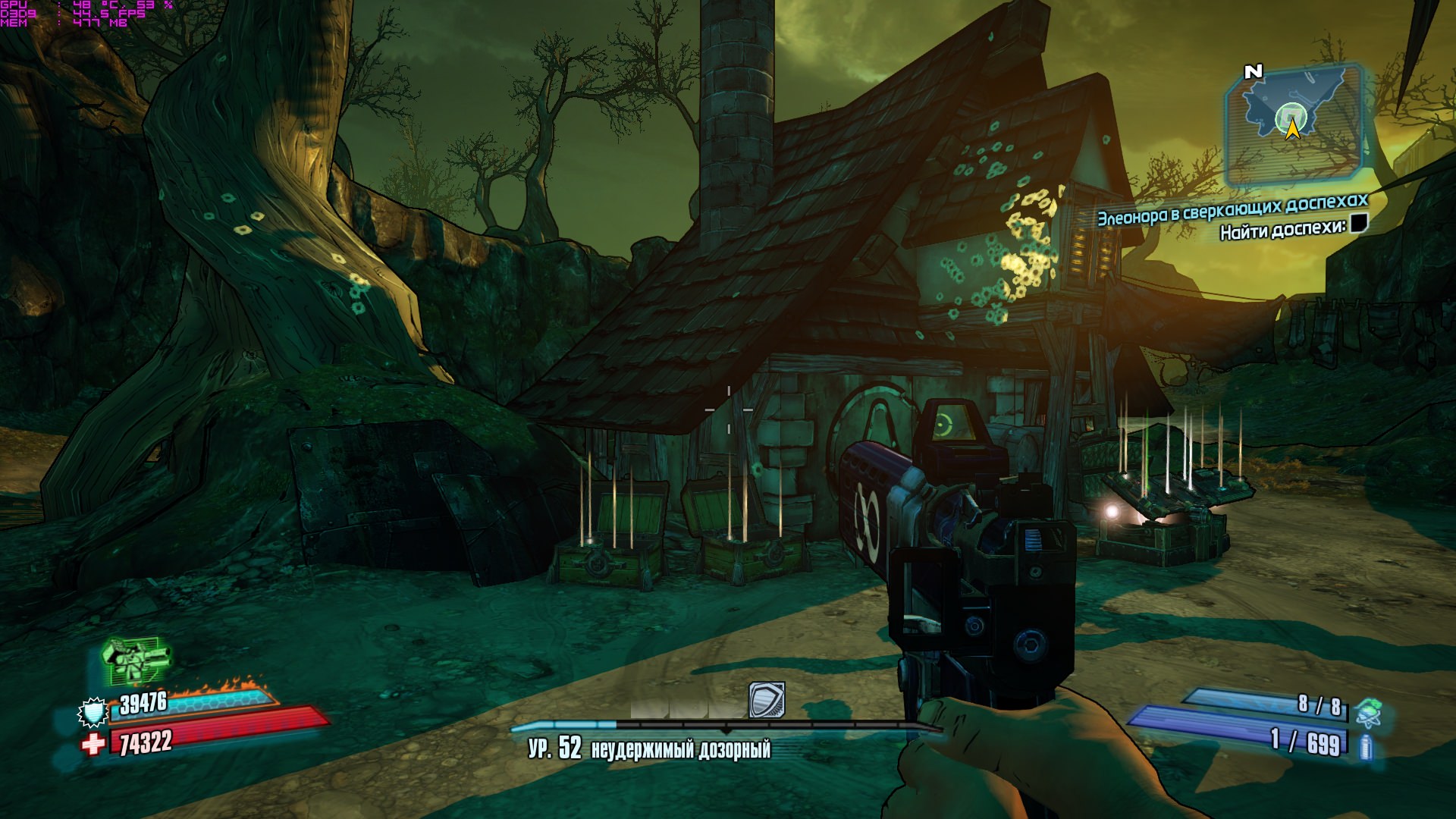Click the grenade icon beside grenade count
This screenshot has height=819, width=1456.
pos(1369,712)
